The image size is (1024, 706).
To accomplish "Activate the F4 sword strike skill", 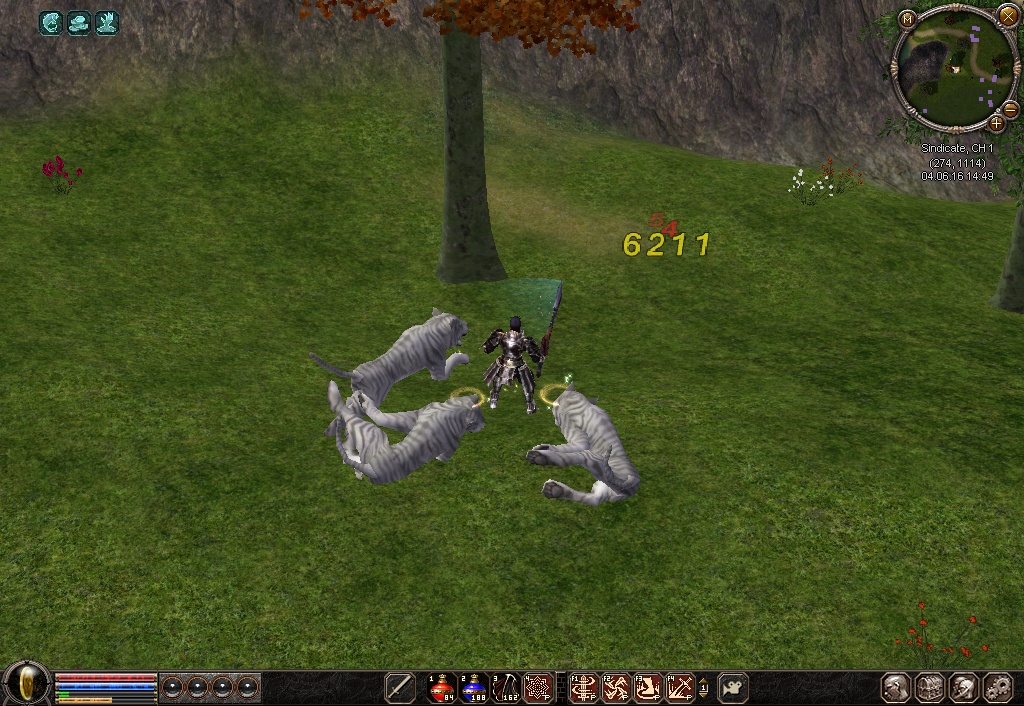I will click(680, 687).
